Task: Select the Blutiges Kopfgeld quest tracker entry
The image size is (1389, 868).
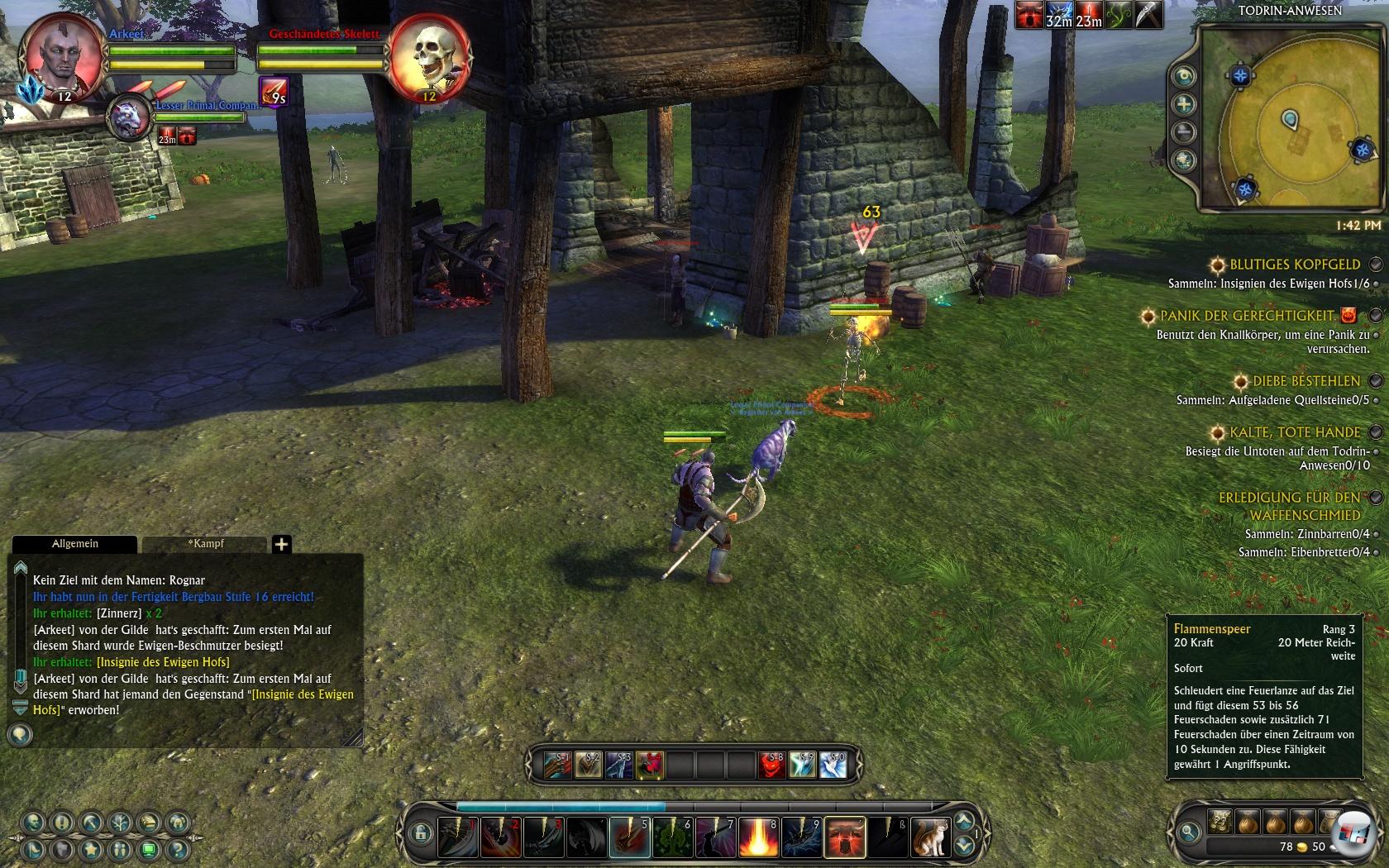Action: click(x=1294, y=265)
